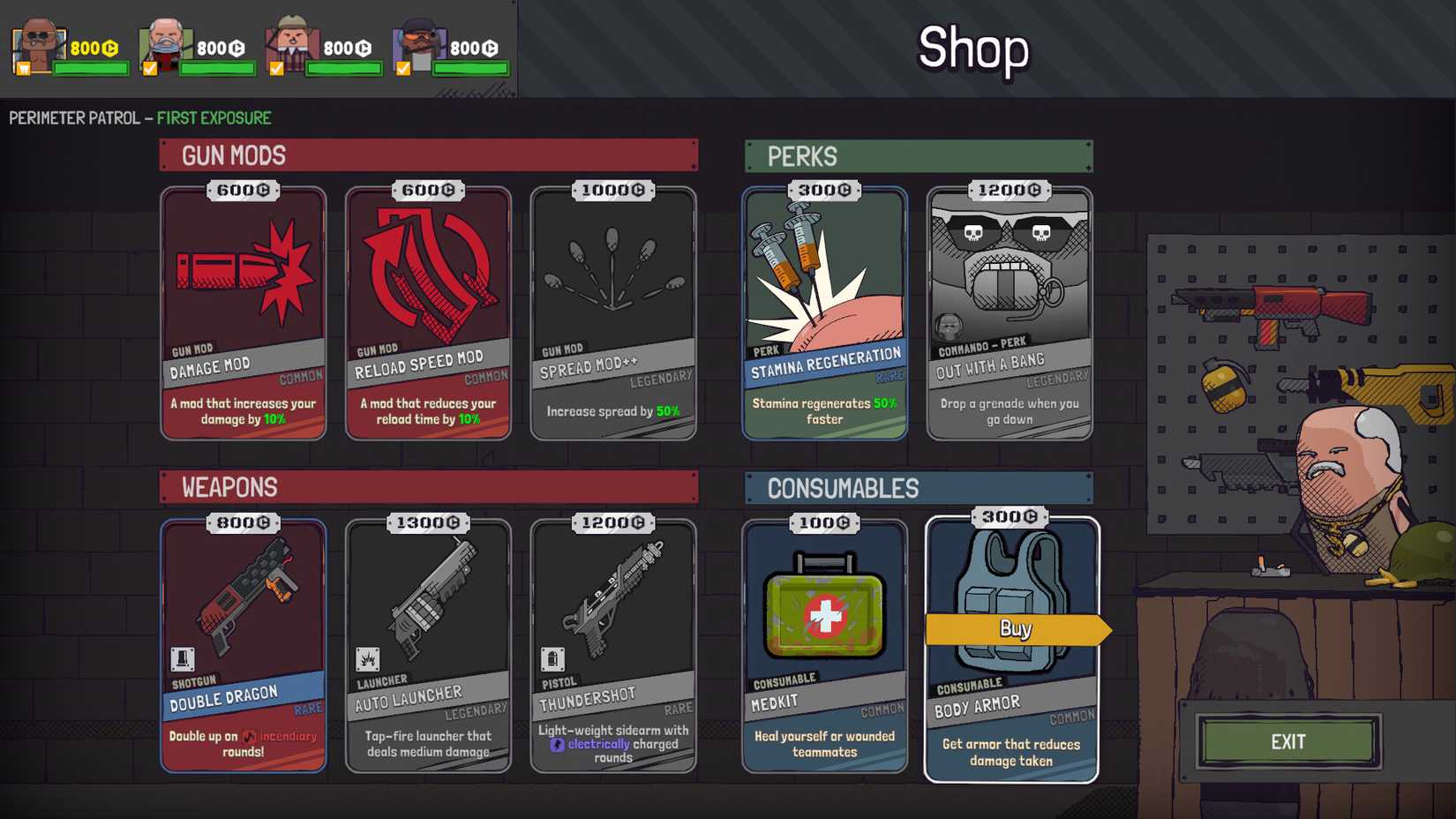Select the Medkit consumable
Image resolution: width=1456 pixels, height=819 pixels.
[824, 644]
